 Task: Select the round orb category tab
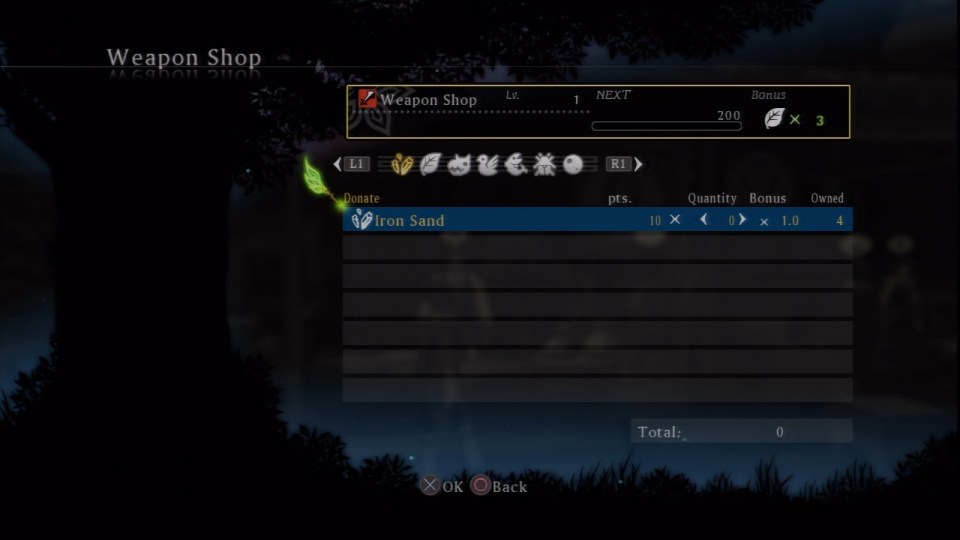(573, 164)
